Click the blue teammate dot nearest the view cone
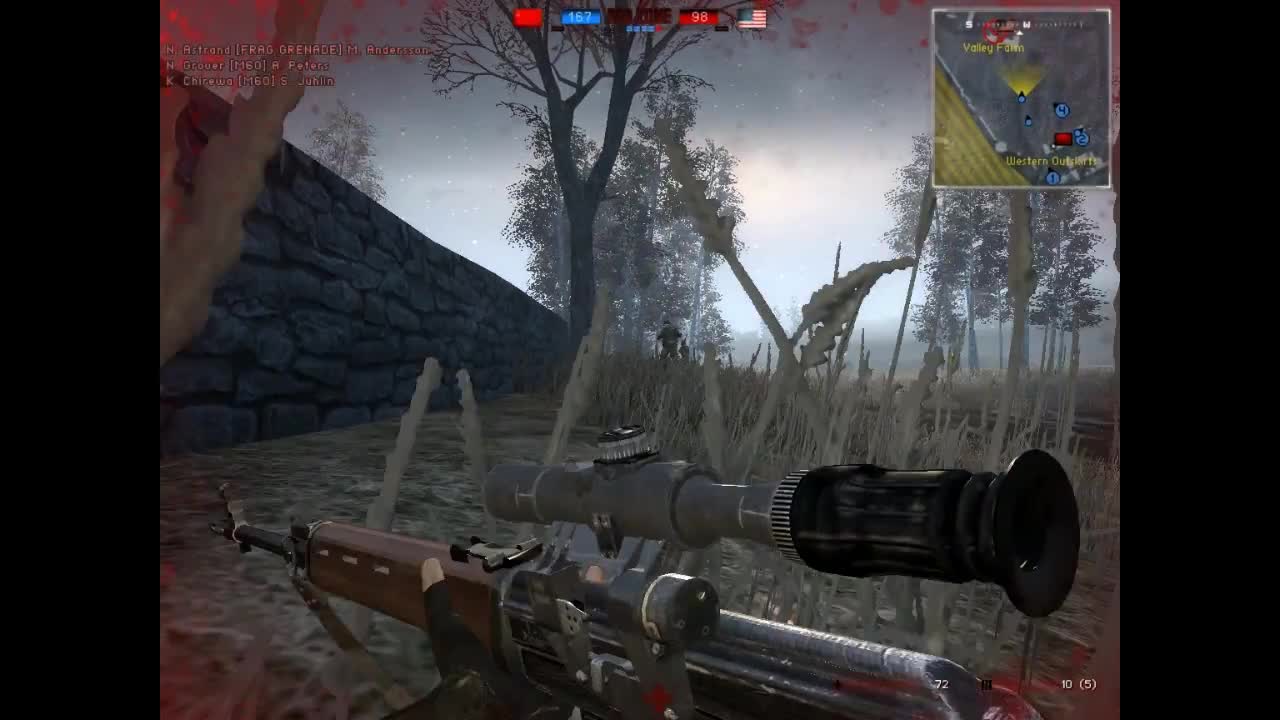Viewport: 1280px width, 720px height. [1021, 100]
